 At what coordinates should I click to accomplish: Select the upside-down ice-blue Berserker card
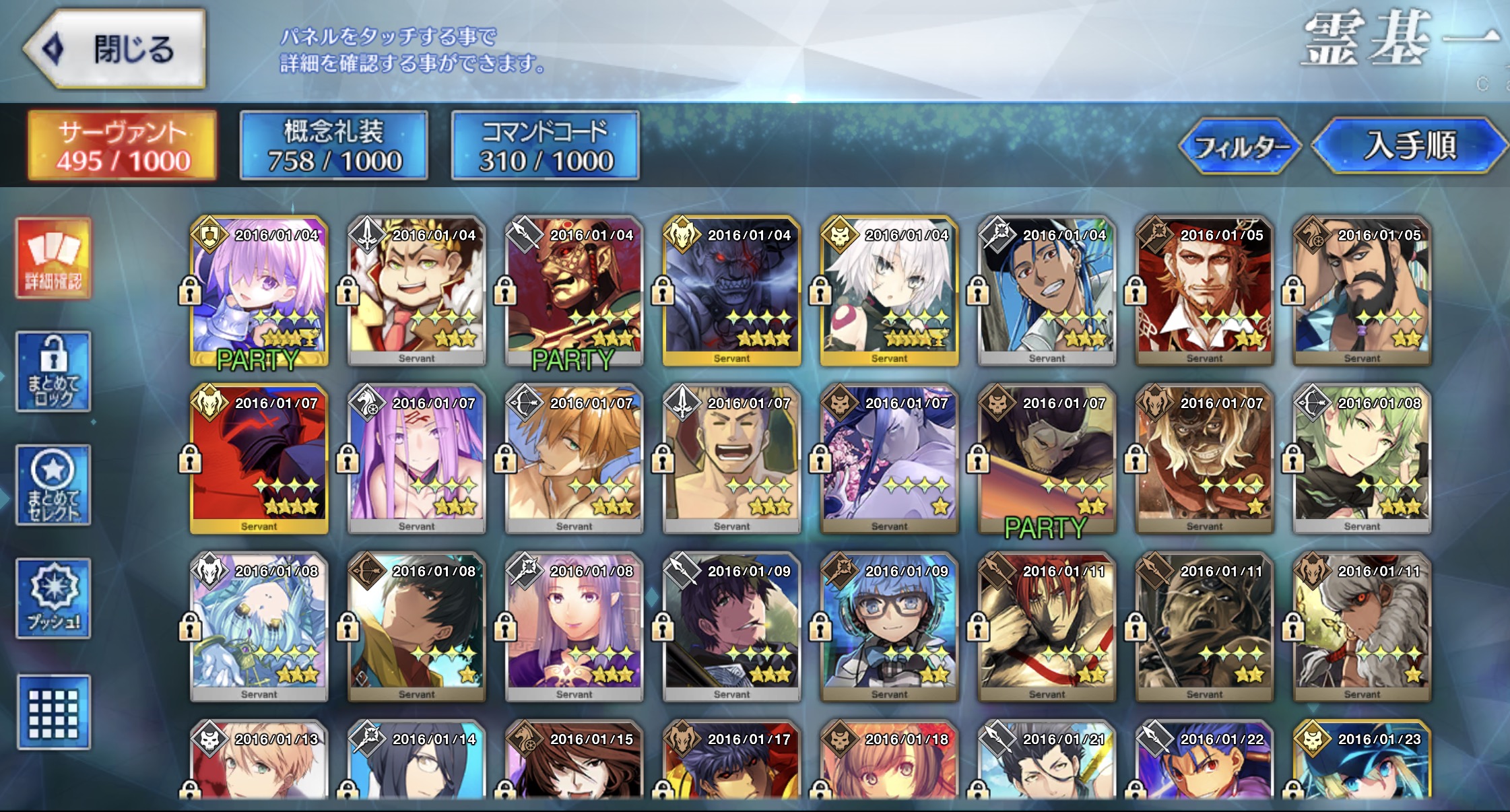259,628
